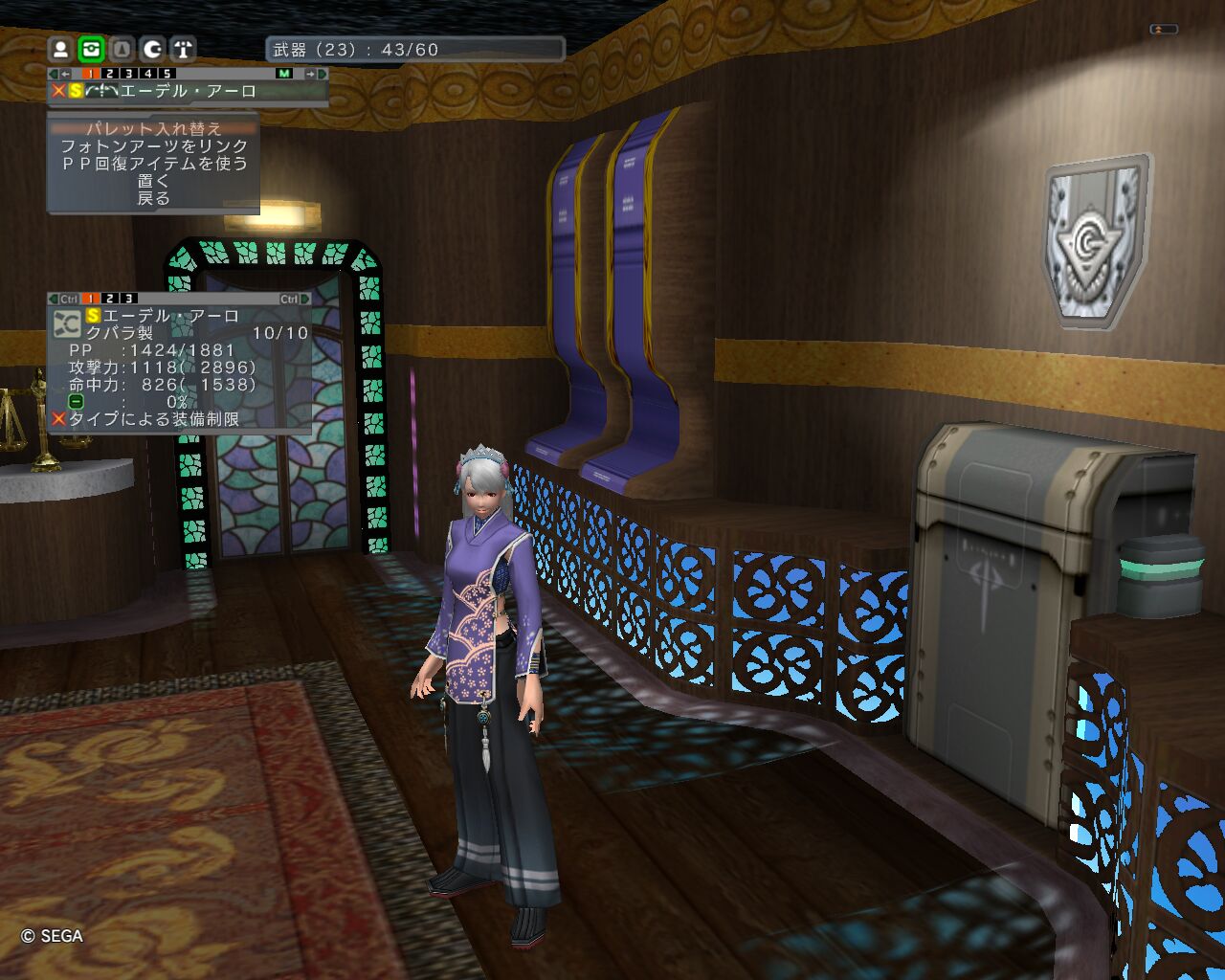Click the green highlighted item box icon
The width and height of the screenshot is (1225, 980).
pyautogui.click(x=91, y=49)
